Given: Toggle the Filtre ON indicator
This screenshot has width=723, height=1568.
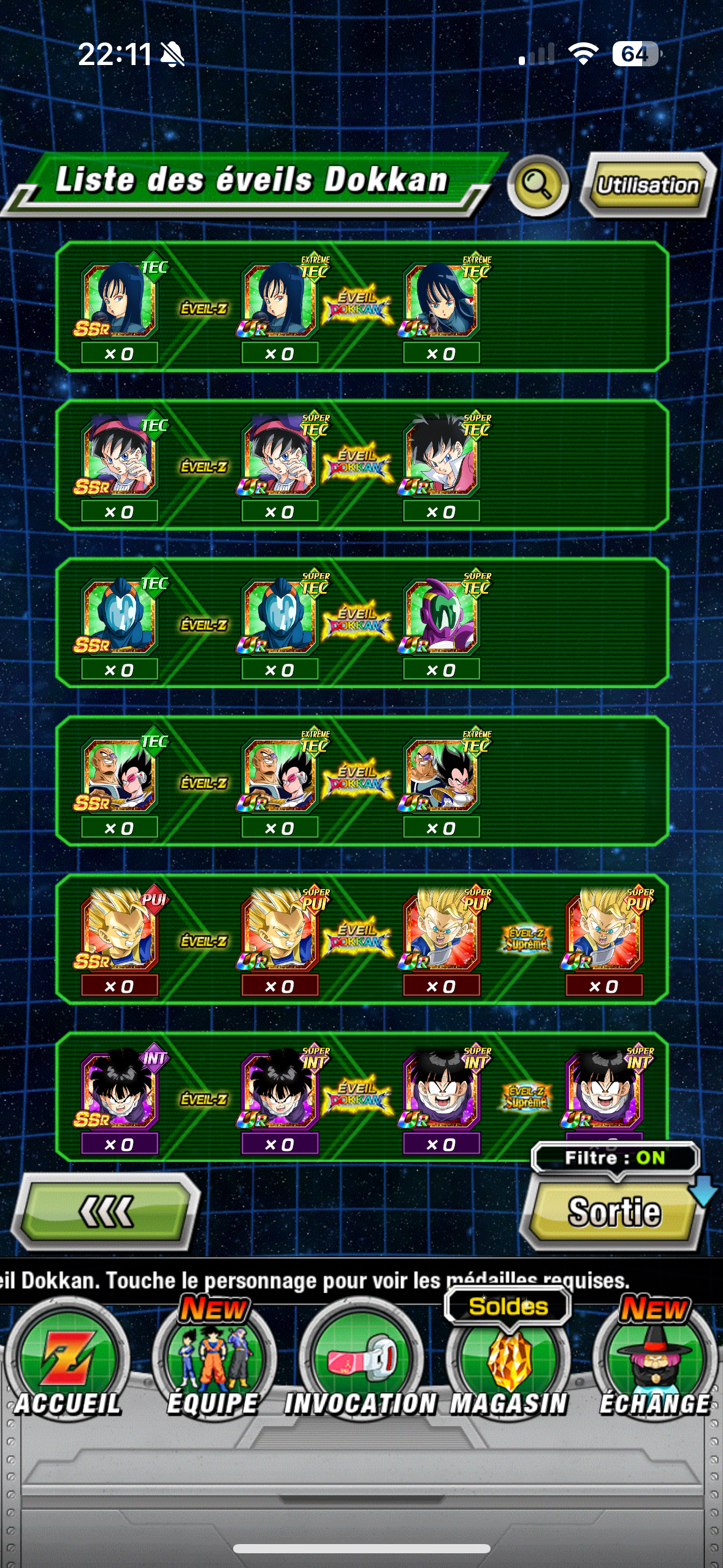Looking at the screenshot, I should pos(614,1158).
